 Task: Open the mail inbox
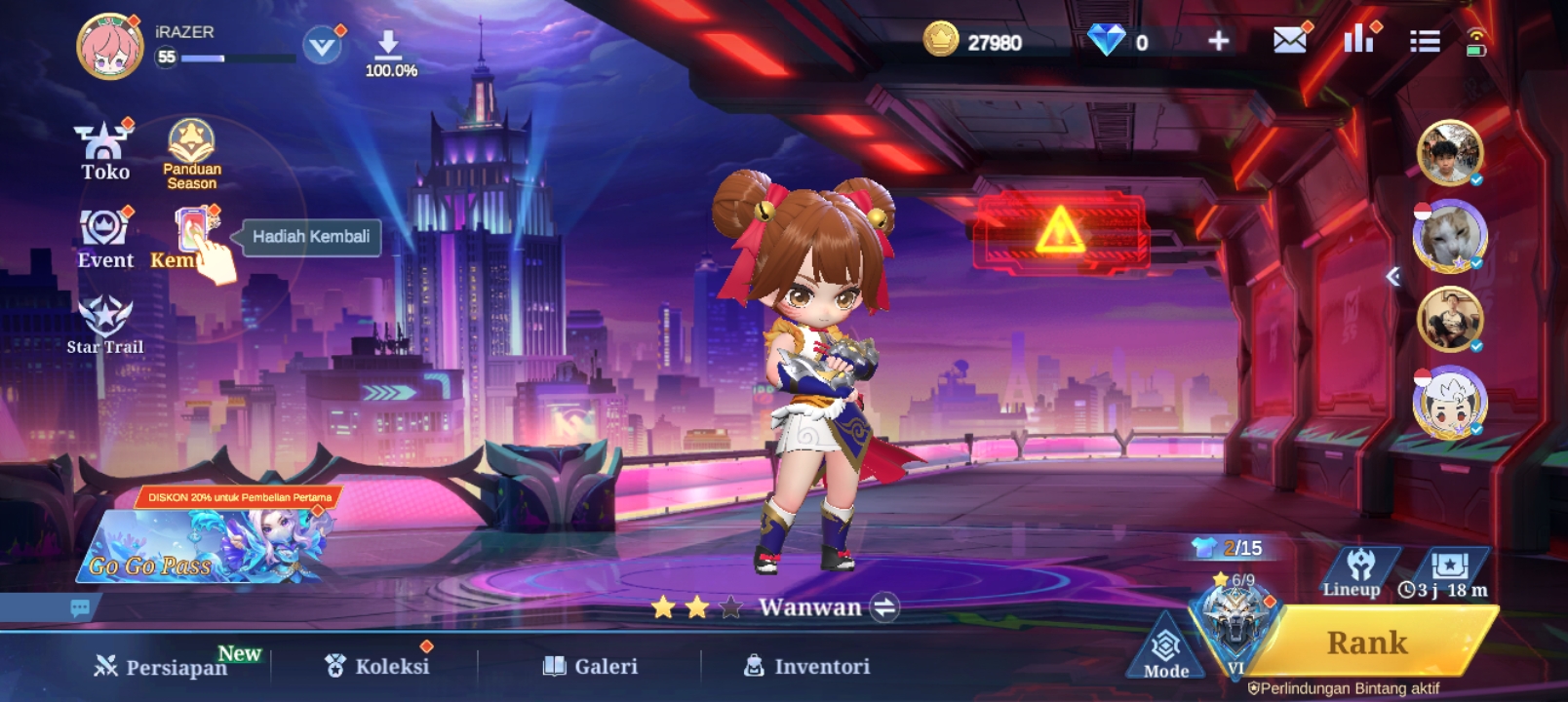coord(1289,41)
